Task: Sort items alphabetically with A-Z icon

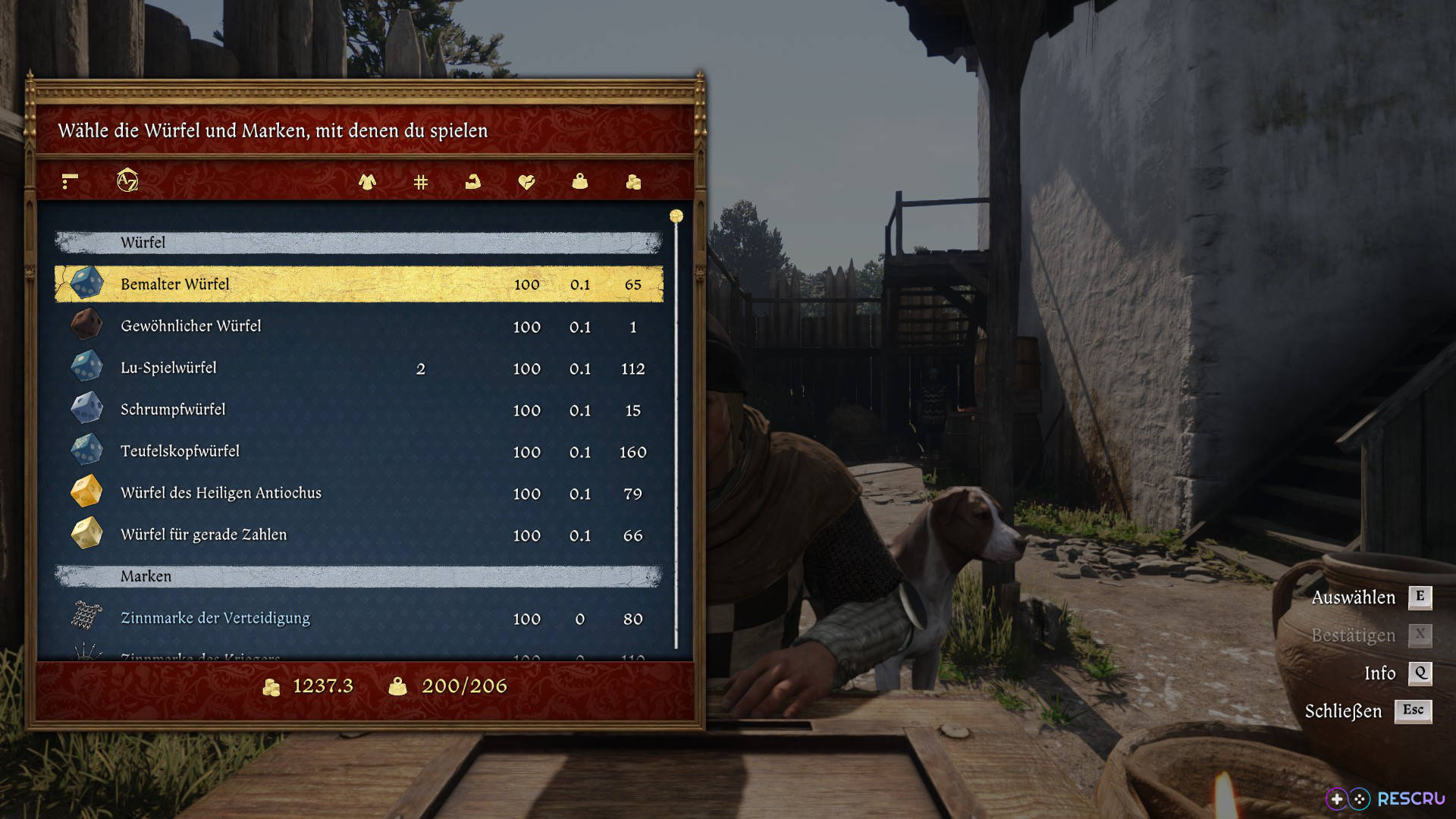Action: click(x=127, y=180)
